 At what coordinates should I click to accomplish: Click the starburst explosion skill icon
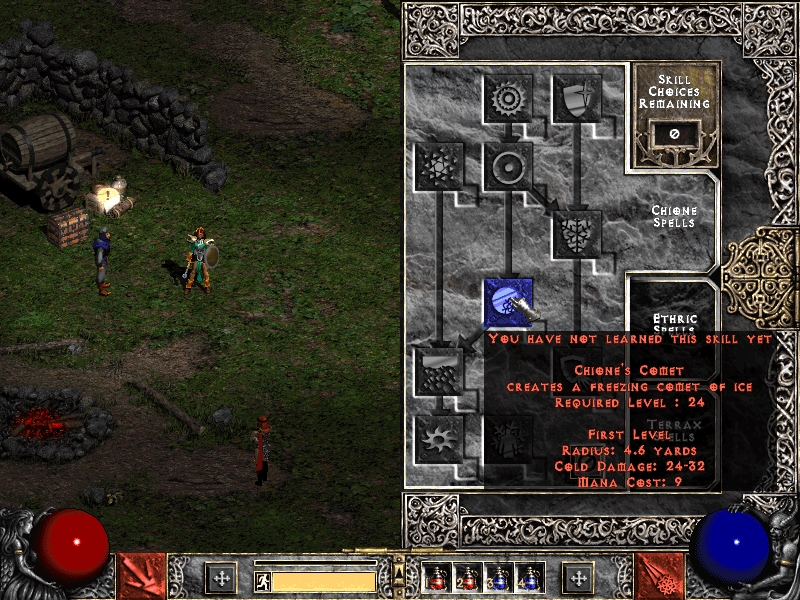pyautogui.click(x=439, y=437)
